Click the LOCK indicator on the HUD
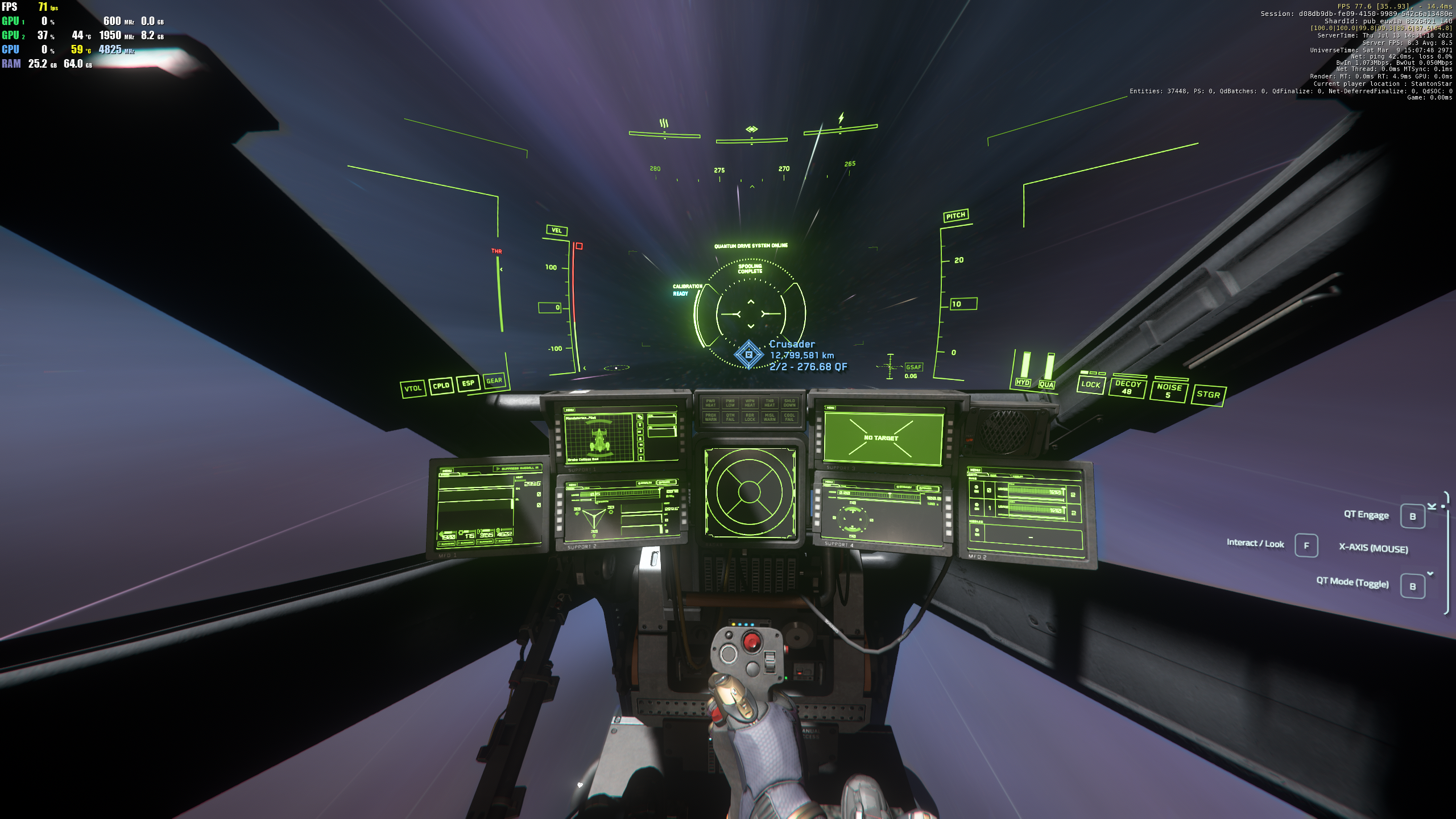1456x819 pixels. coord(1090,384)
